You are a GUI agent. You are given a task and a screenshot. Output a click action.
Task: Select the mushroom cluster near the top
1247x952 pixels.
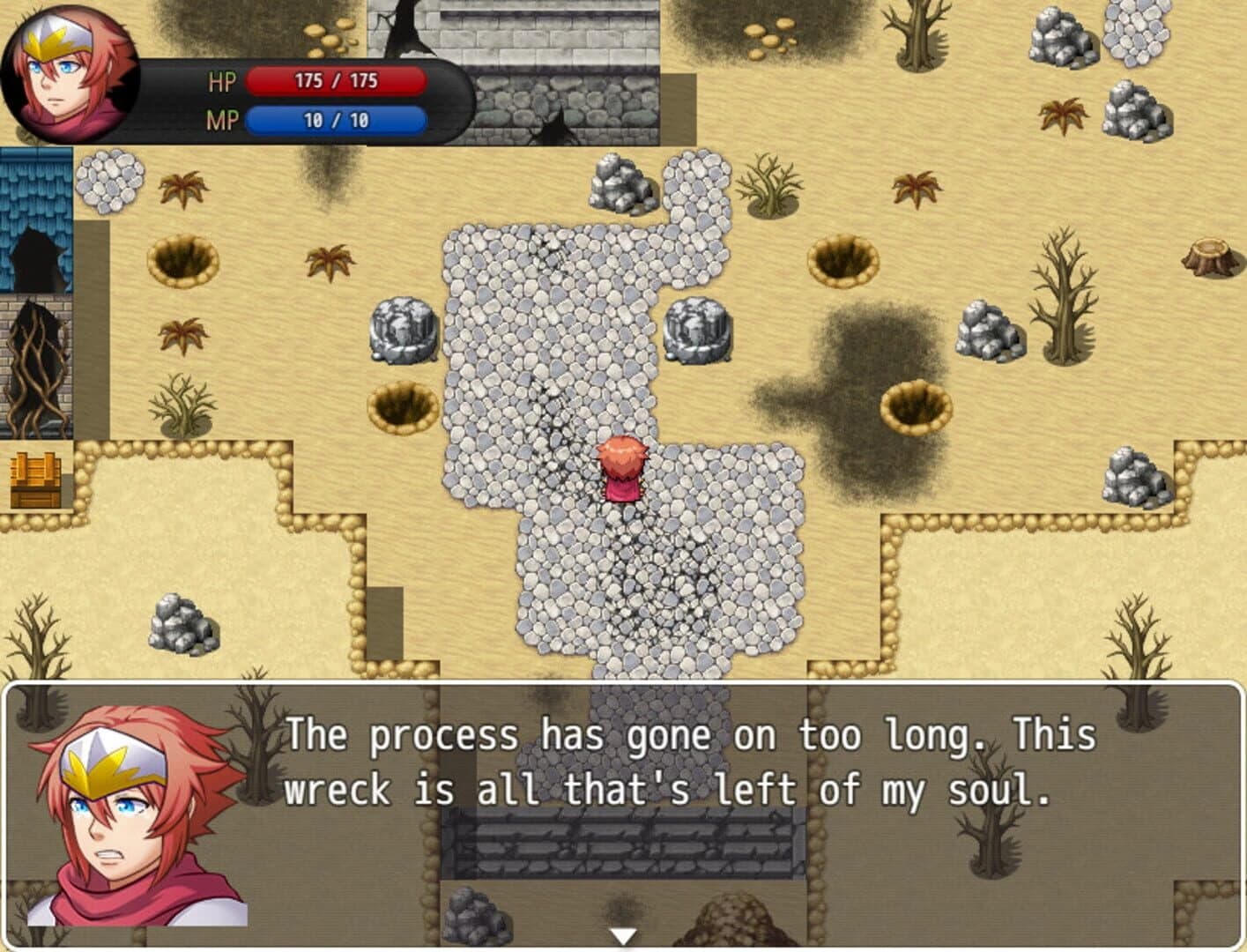771,35
